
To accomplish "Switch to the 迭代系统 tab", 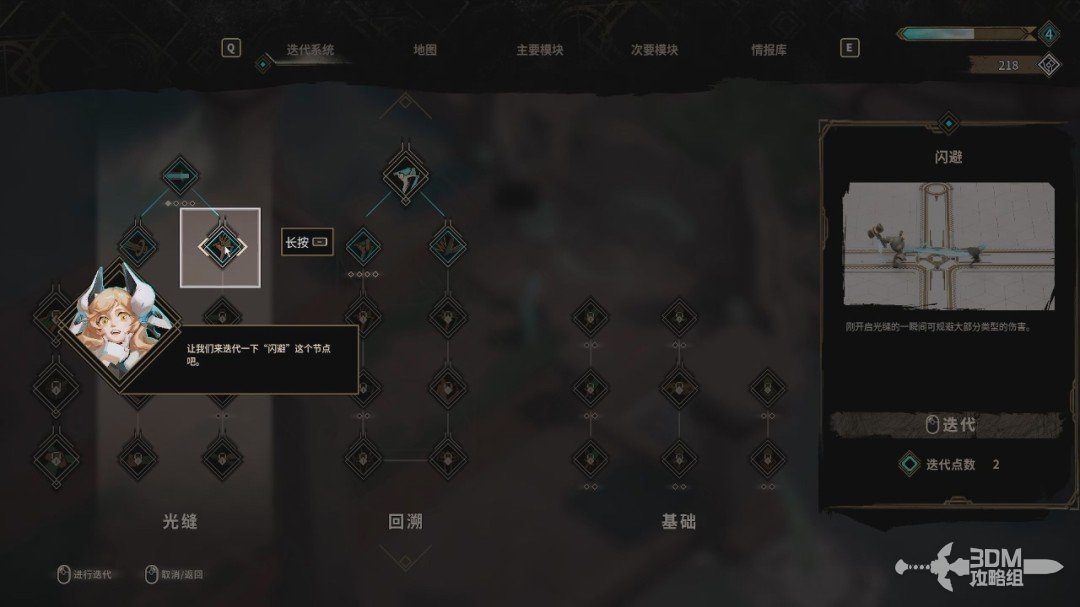I will (310, 50).
